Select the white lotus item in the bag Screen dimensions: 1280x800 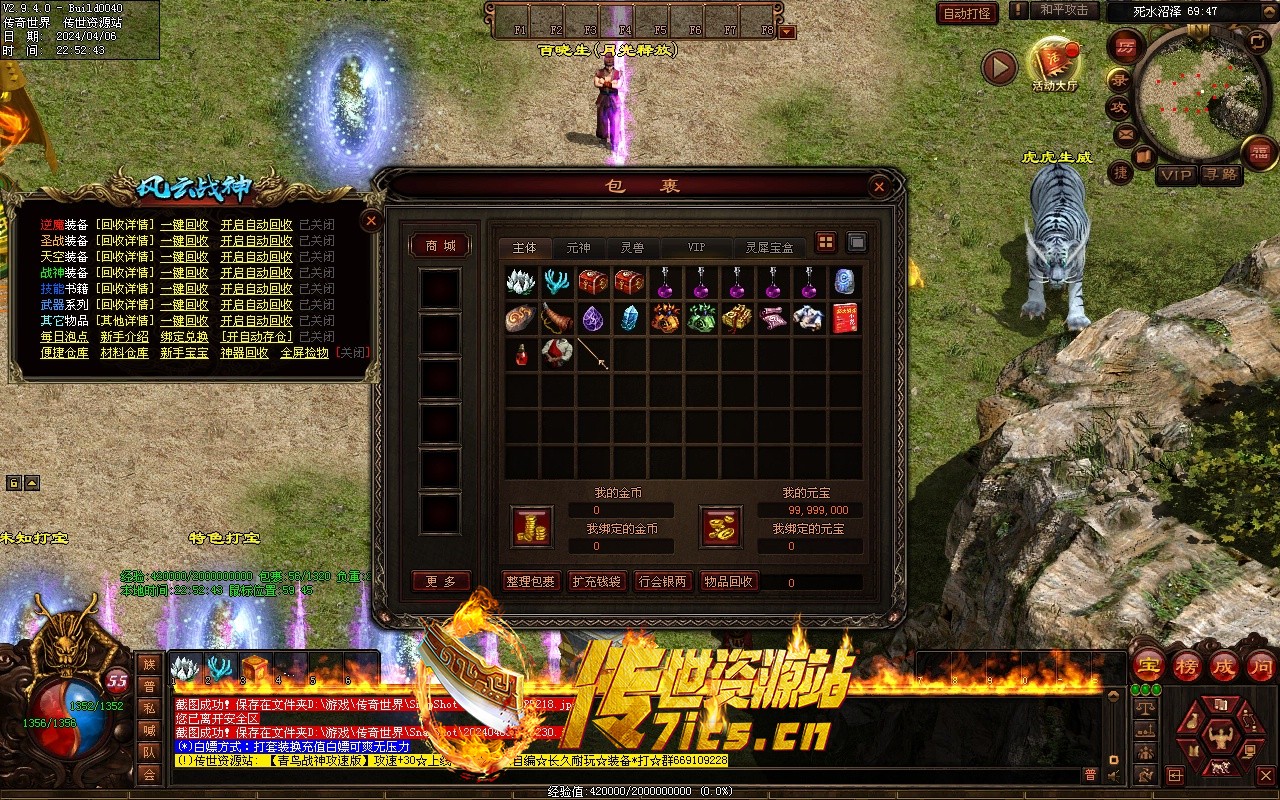521,282
